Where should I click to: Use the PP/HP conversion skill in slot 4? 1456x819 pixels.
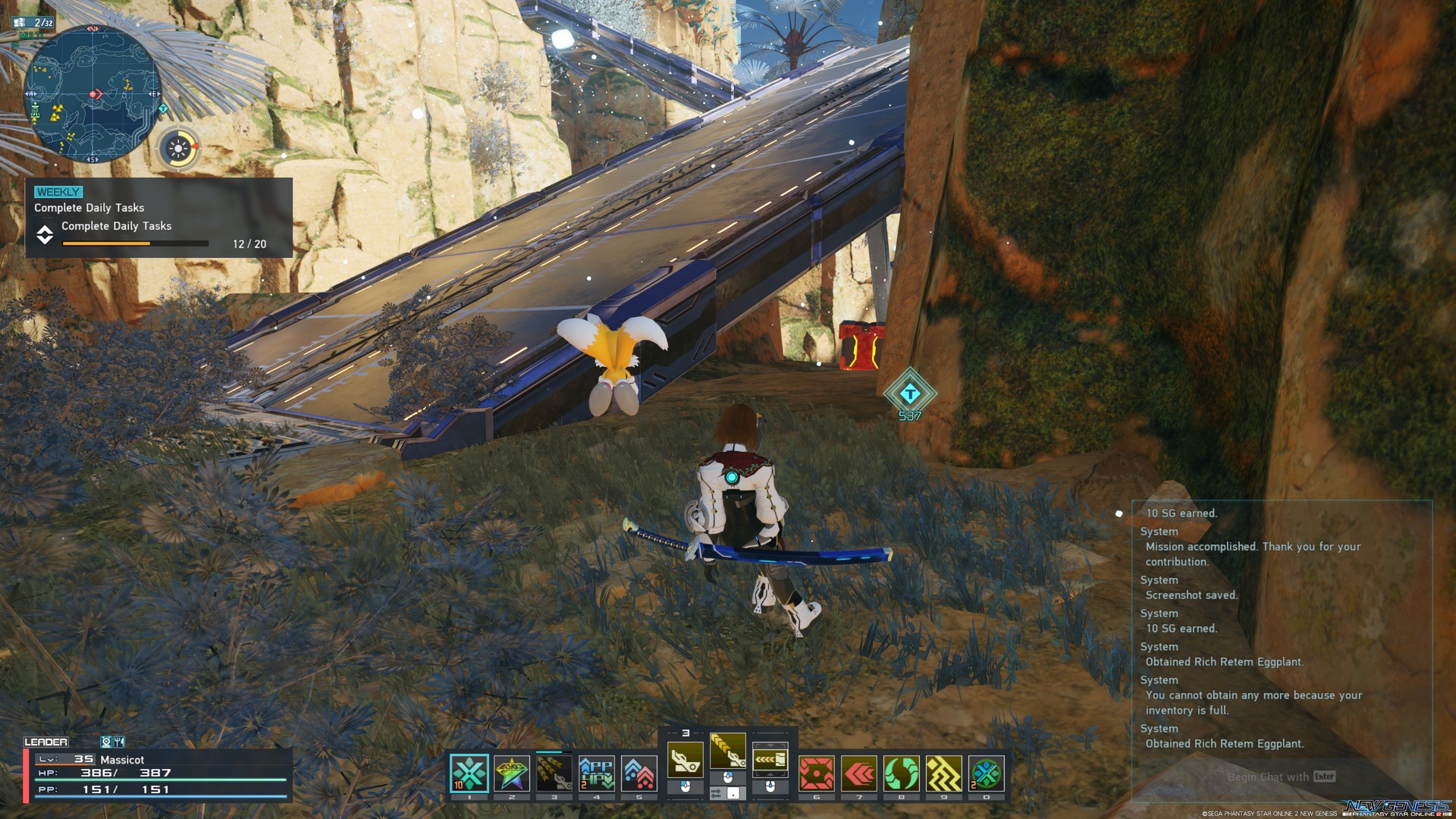(597, 774)
